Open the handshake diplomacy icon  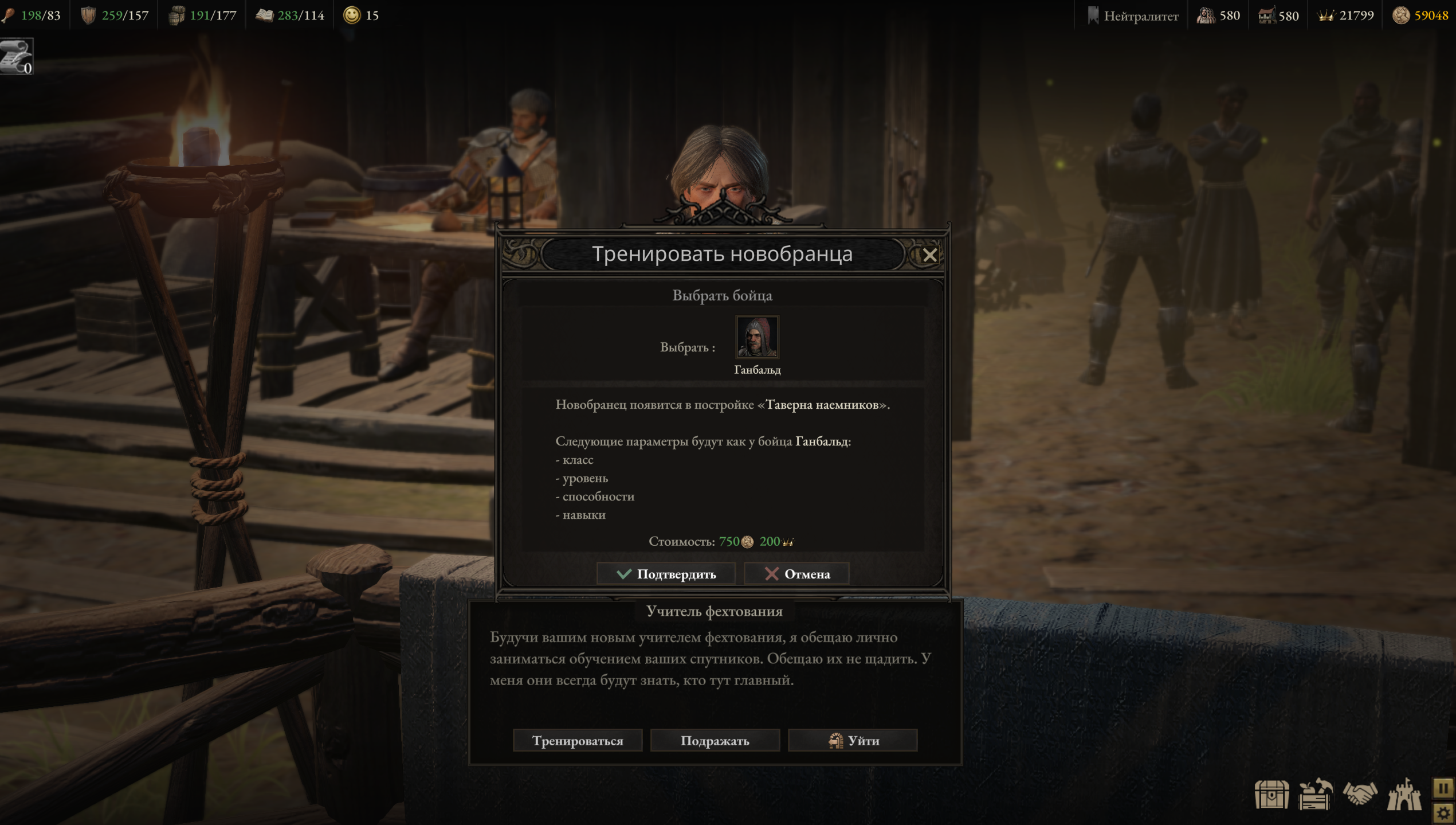(1359, 795)
